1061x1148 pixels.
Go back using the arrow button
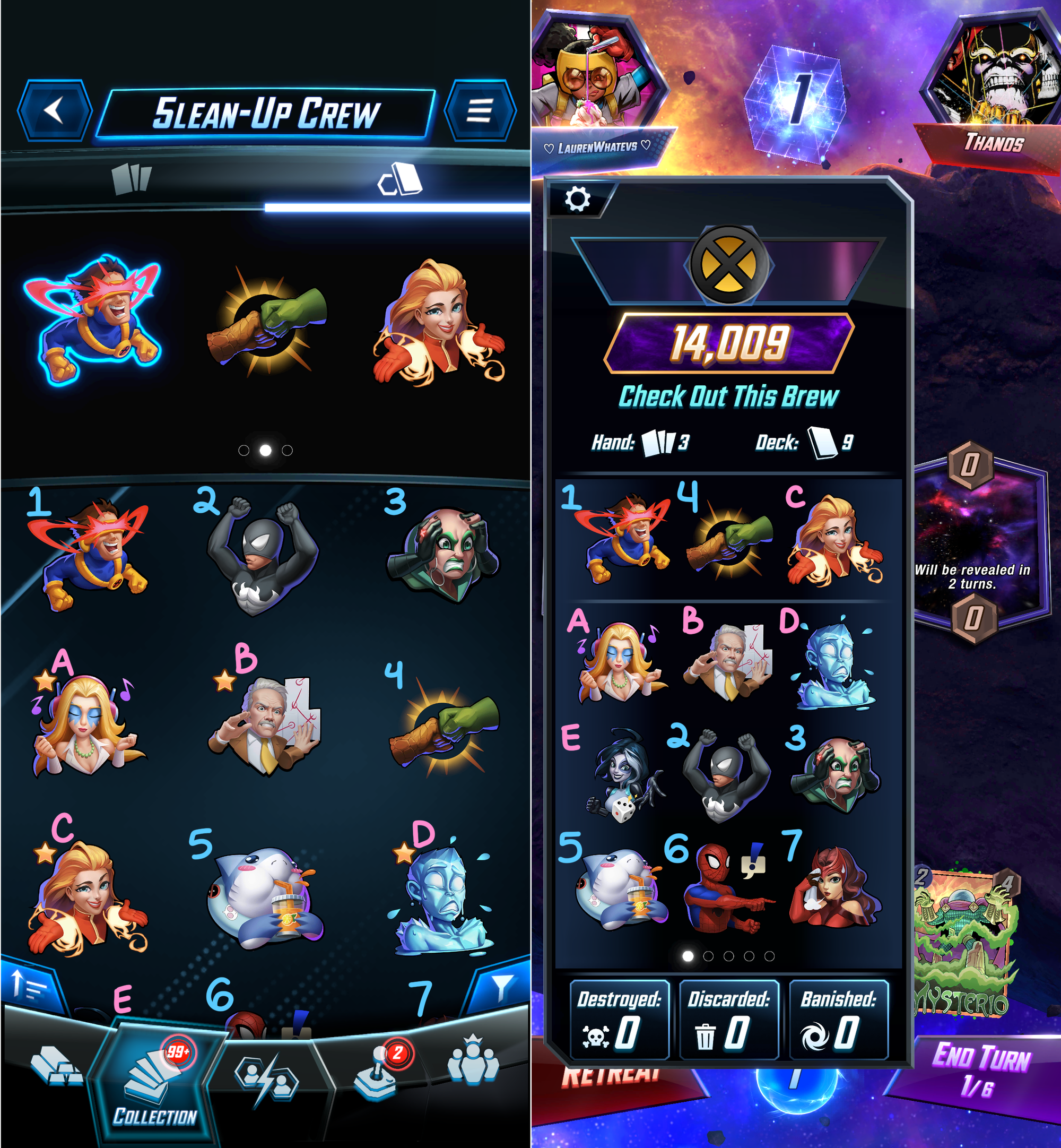click(55, 110)
